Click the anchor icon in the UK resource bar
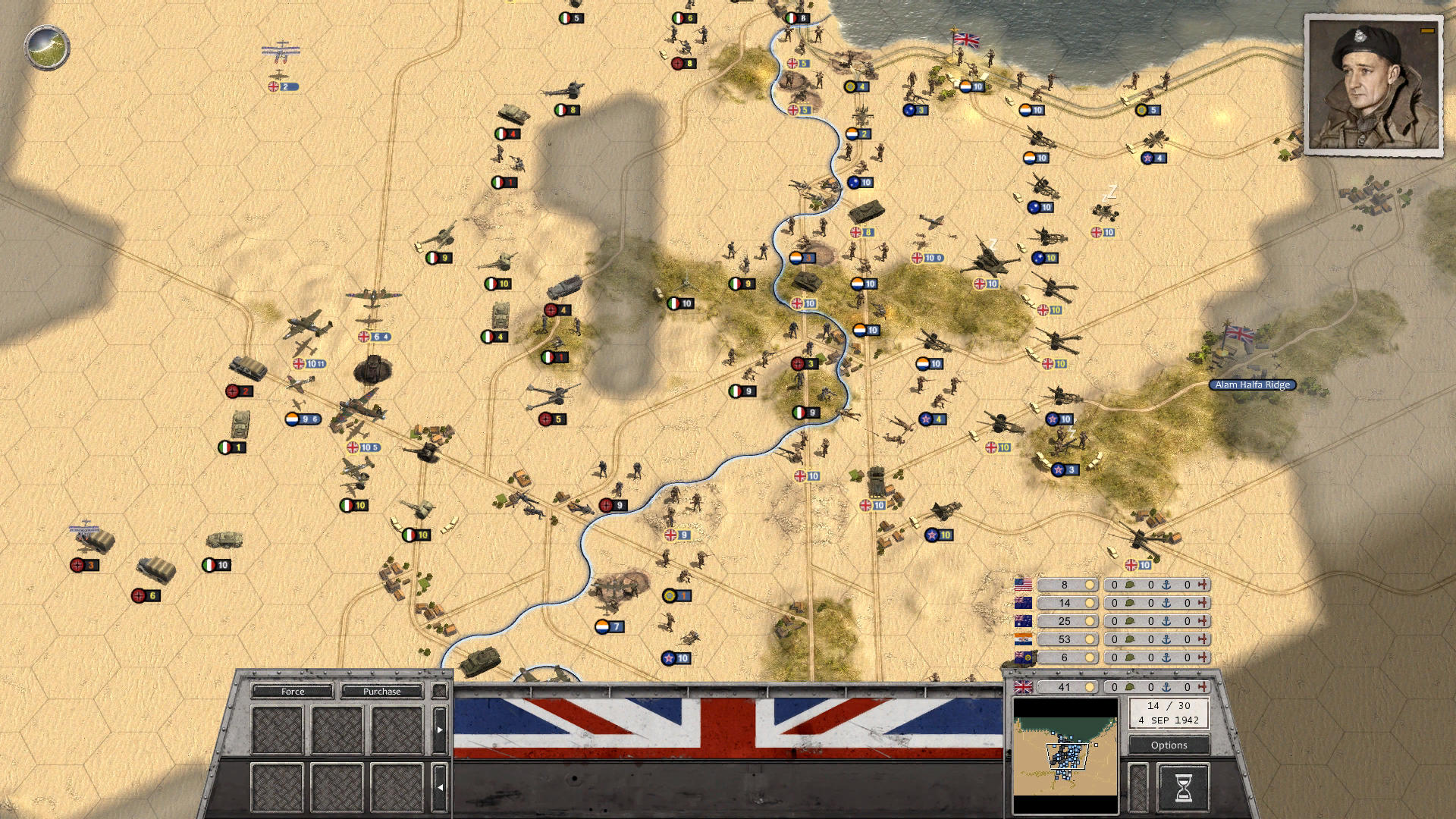The height and width of the screenshot is (819, 1456). pyautogui.click(x=1166, y=687)
